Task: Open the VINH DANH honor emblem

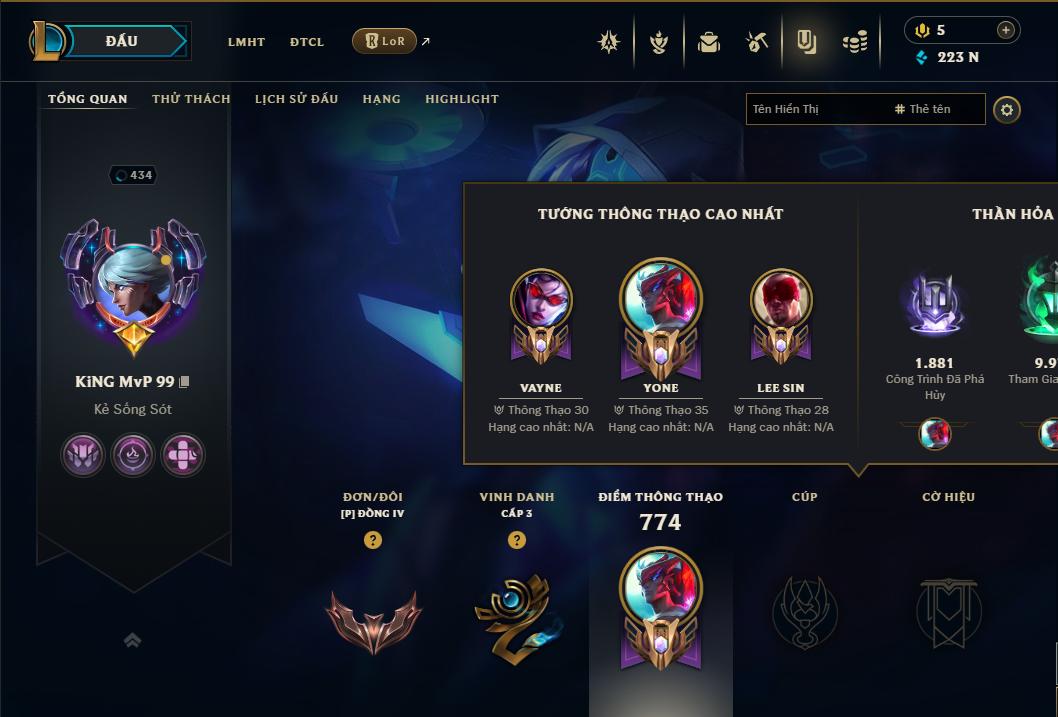Action: tap(516, 614)
